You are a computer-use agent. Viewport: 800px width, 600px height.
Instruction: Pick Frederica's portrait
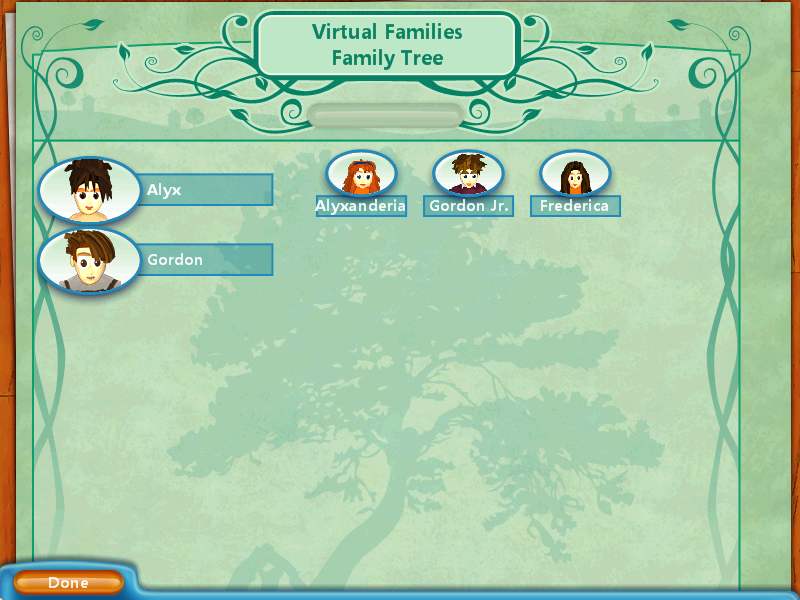click(x=575, y=175)
